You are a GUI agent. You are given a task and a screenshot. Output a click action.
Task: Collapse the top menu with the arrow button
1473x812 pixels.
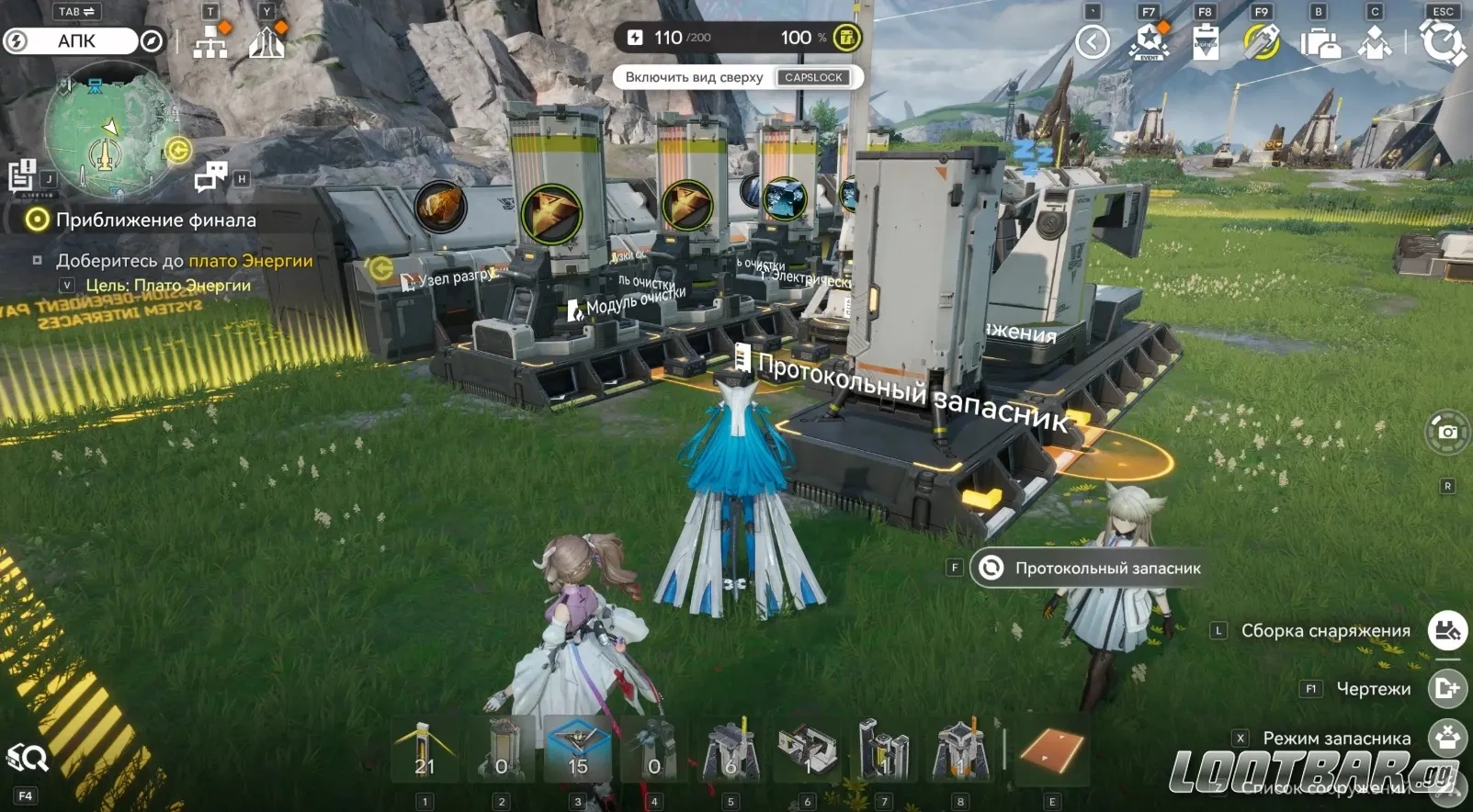[1093, 41]
